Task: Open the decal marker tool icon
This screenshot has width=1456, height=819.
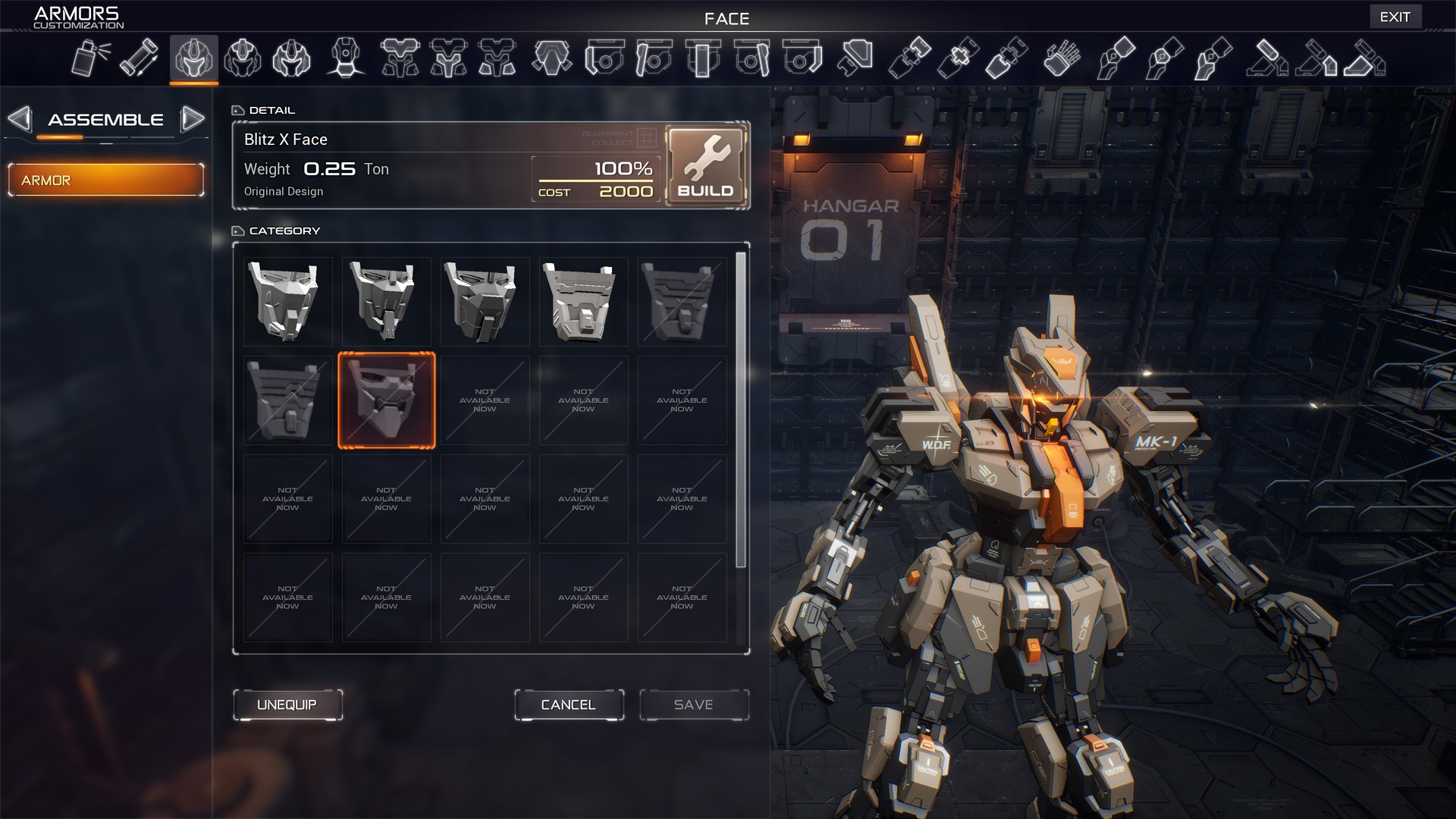Action: click(140, 58)
